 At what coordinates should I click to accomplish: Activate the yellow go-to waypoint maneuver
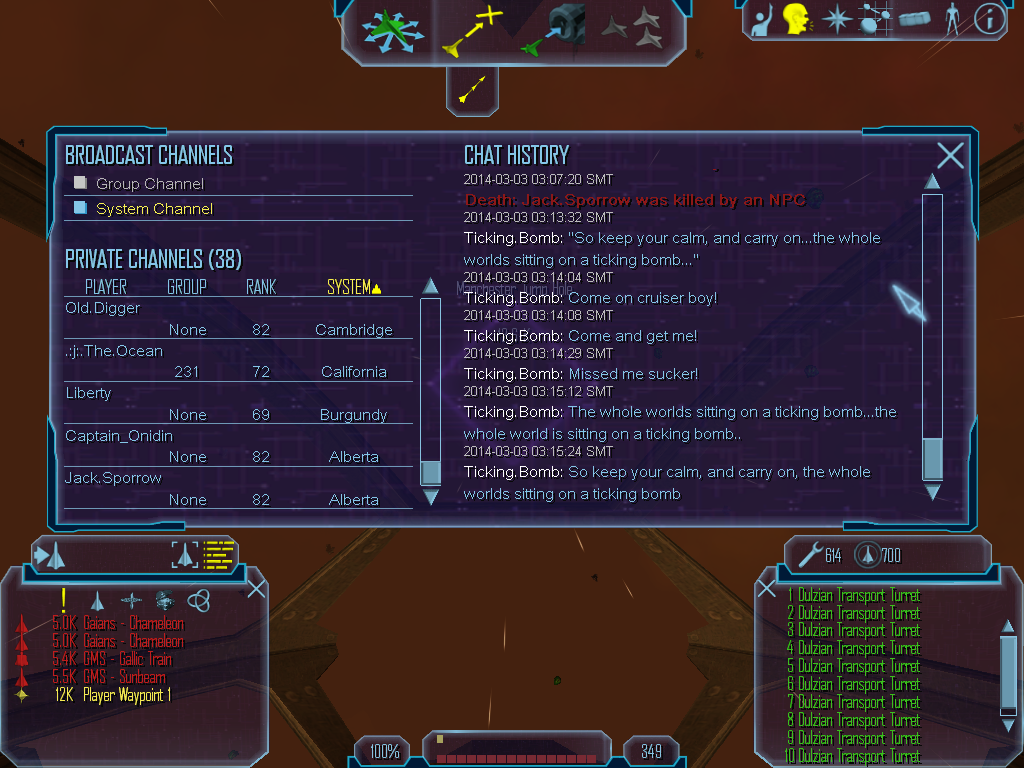[473, 30]
